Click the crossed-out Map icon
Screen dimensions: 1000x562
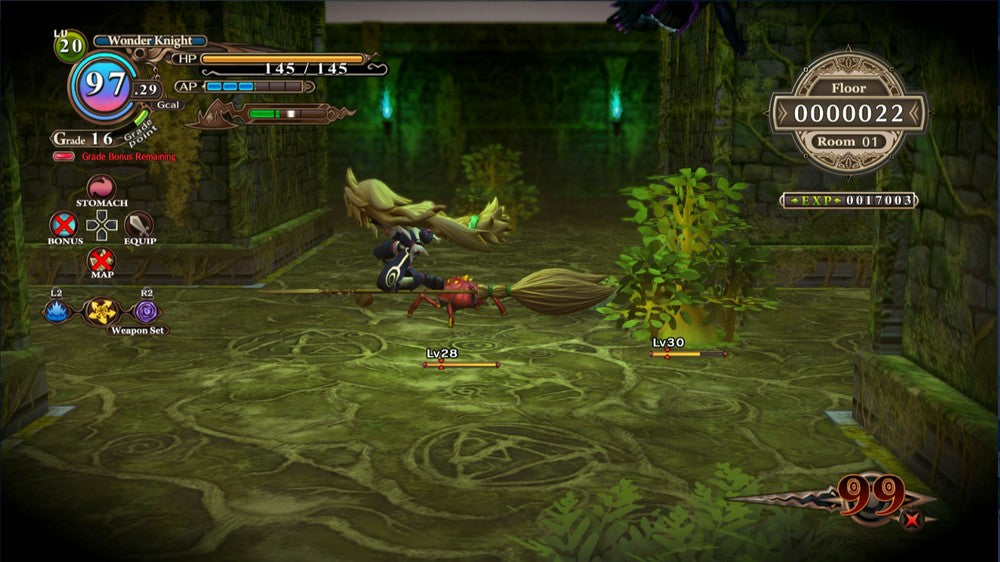tap(101, 260)
